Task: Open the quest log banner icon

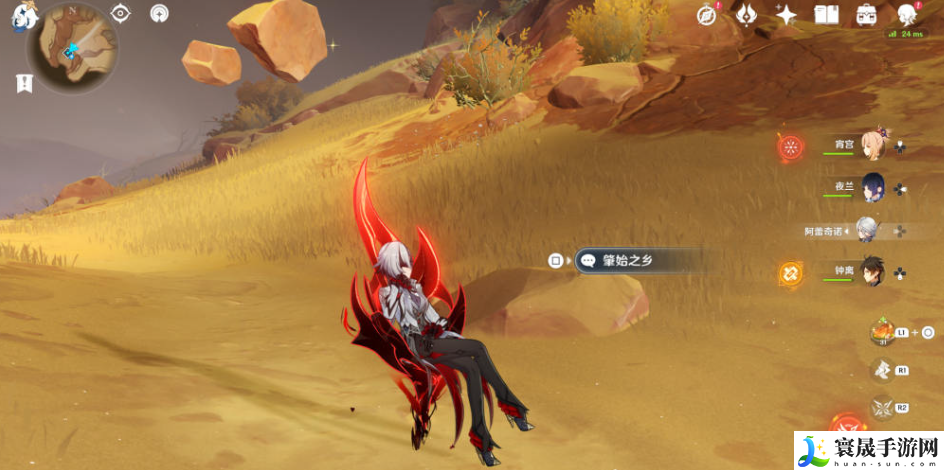Action: 24,84
